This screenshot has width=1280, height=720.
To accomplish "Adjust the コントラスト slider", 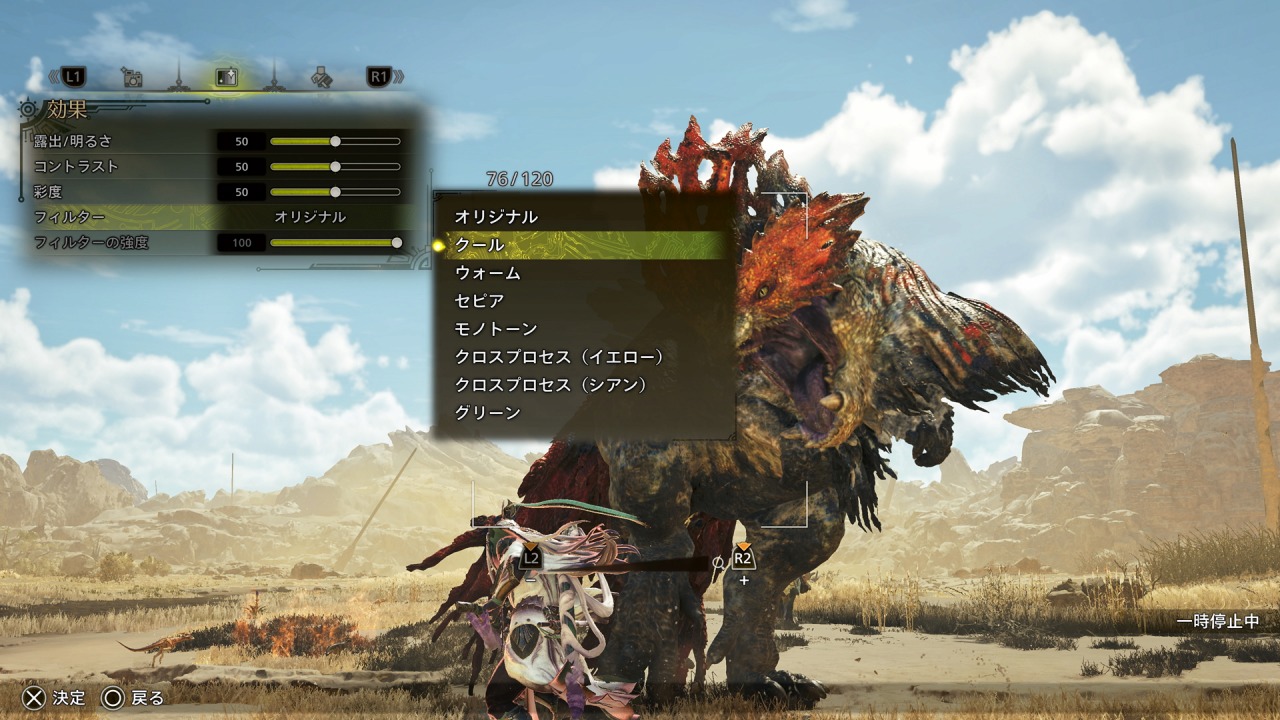I will (335, 166).
